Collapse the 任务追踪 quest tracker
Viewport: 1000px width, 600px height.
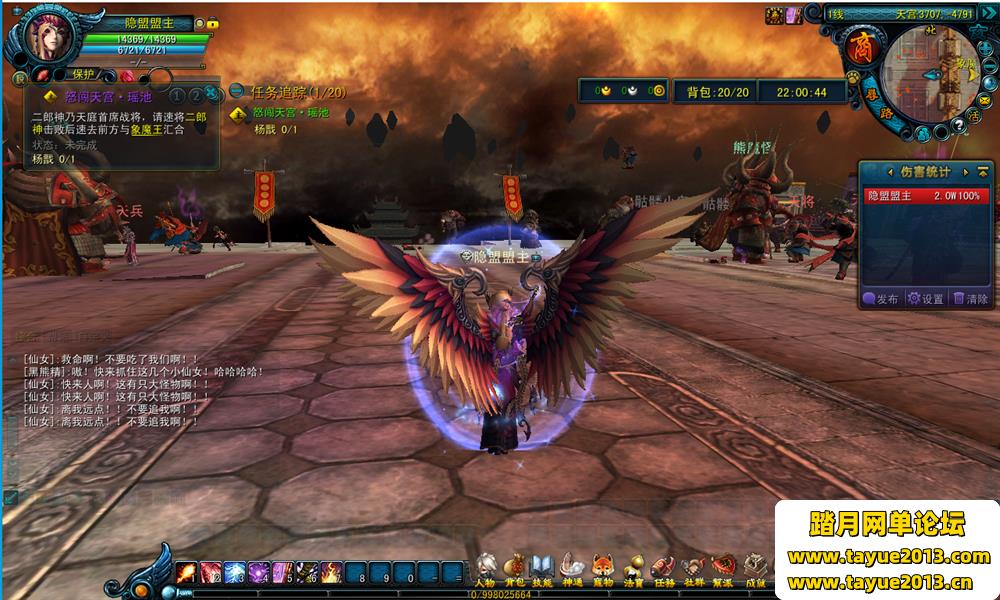coord(237,91)
